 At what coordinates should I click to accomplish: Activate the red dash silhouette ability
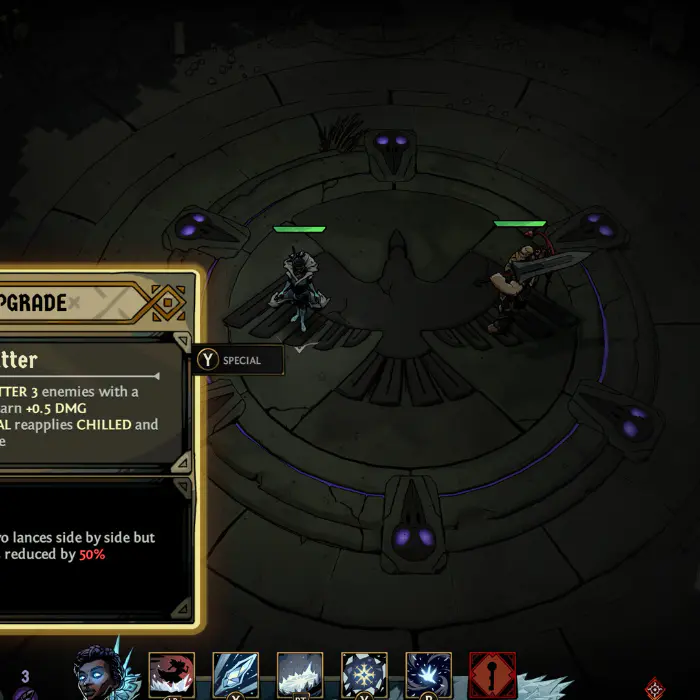coord(172,675)
